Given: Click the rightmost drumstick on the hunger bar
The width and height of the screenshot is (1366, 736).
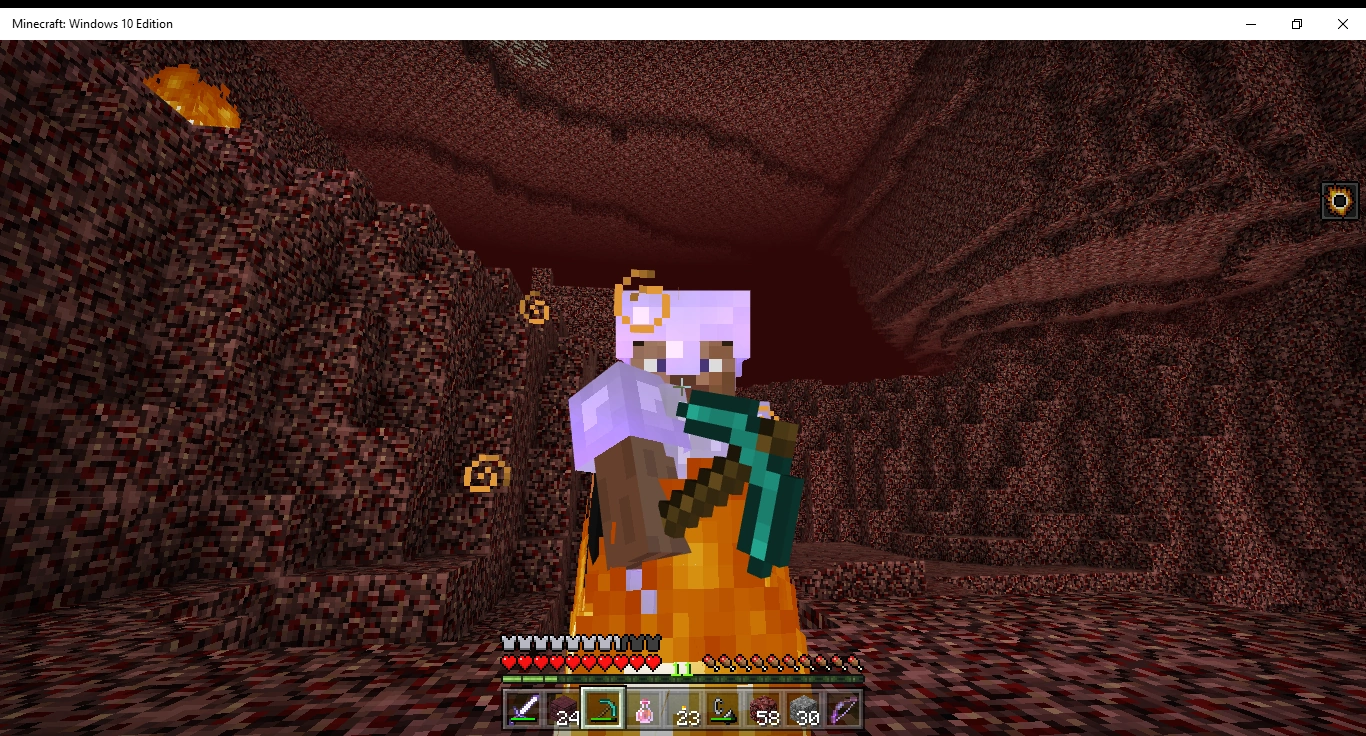Looking at the screenshot, I should point(855,661).
